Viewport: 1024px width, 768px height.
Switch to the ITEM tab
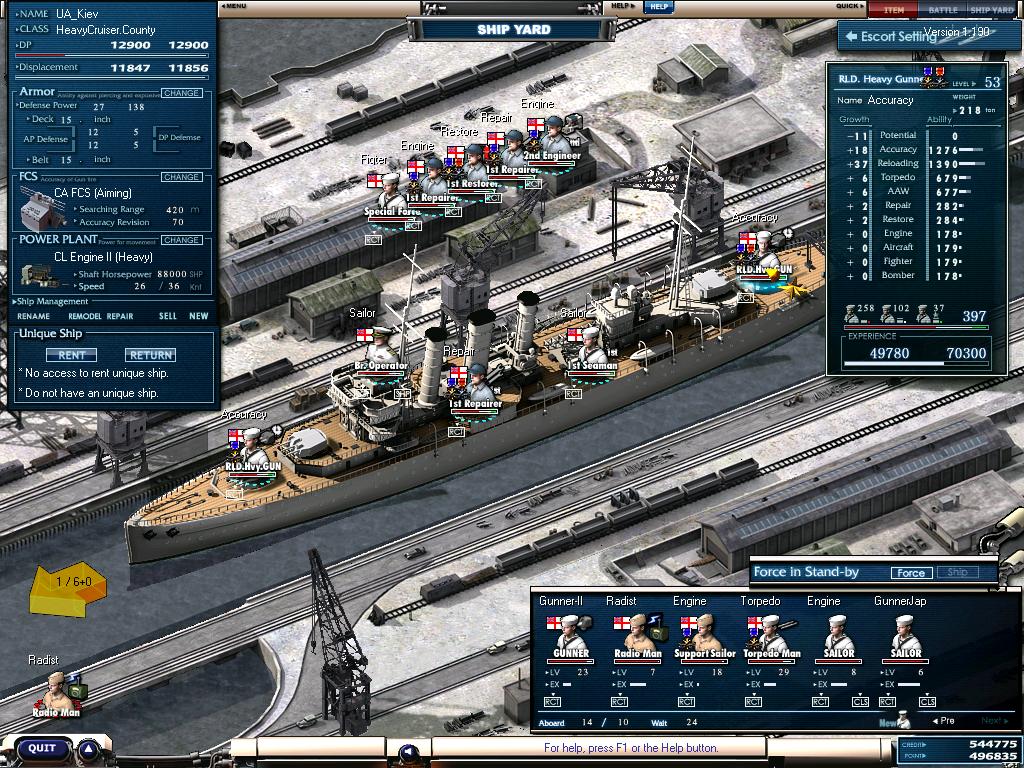893,9
